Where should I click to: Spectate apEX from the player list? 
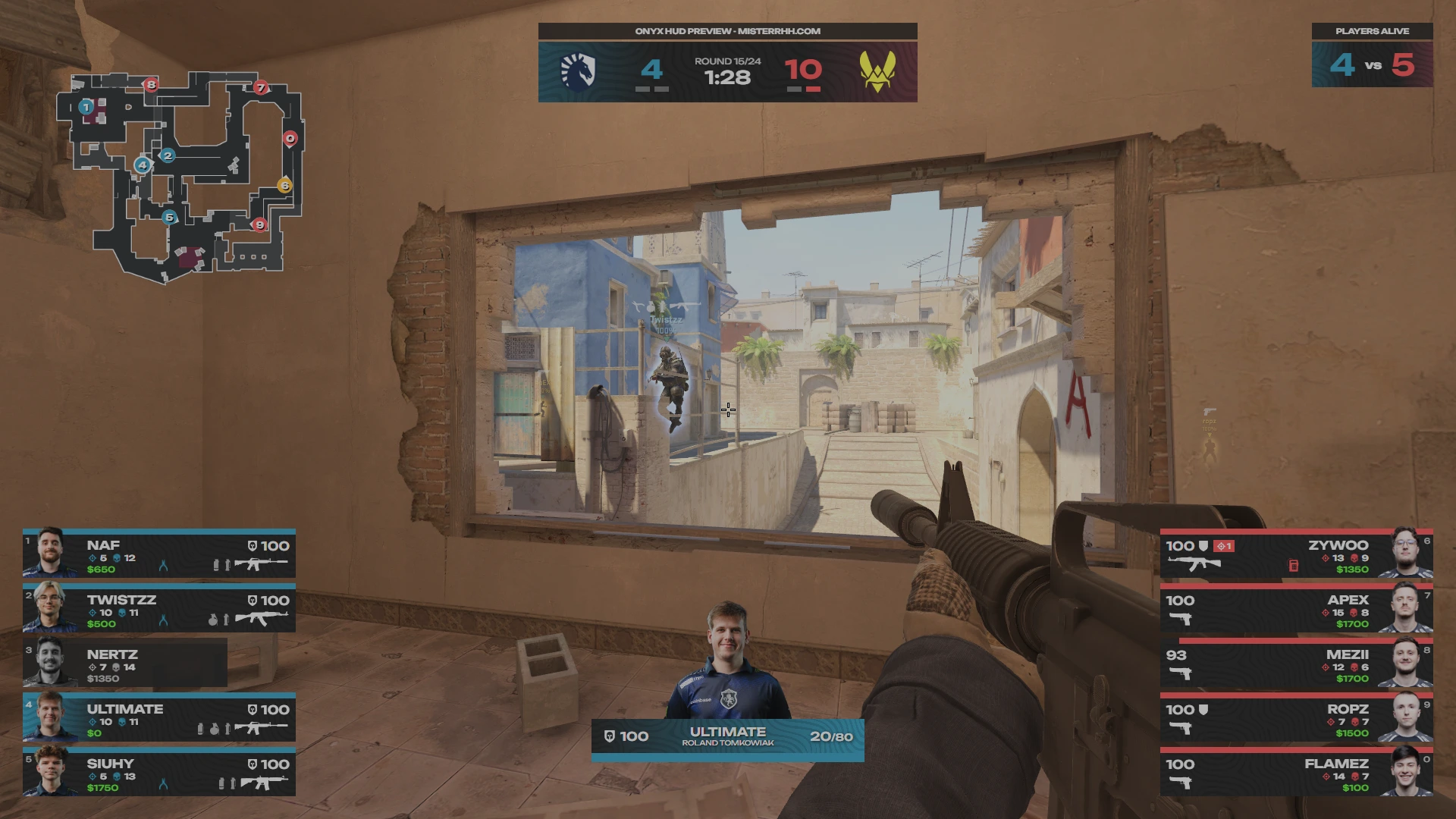click(x=1296, y=610)
